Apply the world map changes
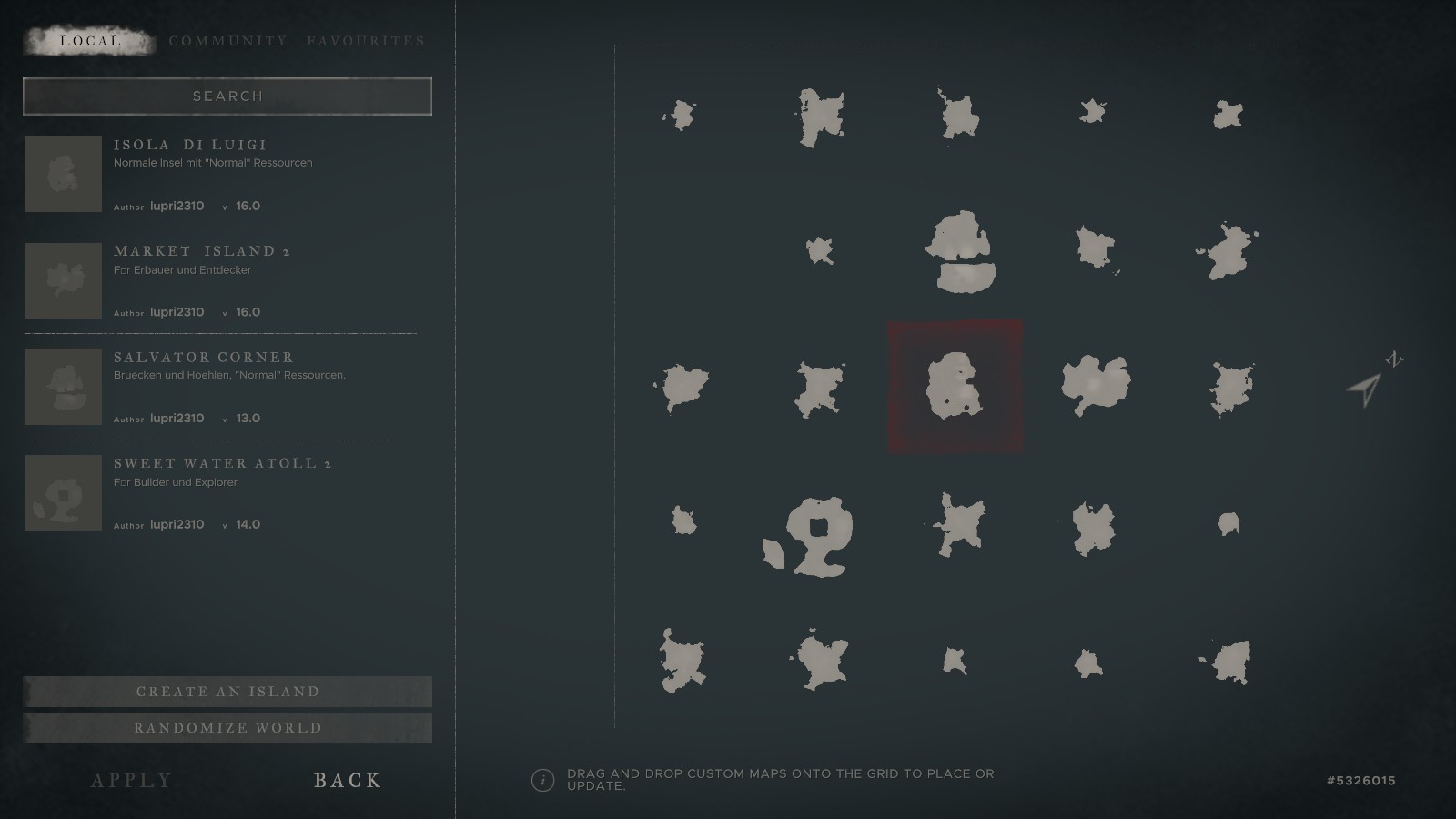Viewport: 1456px width, 819px height. pos(132,780)
